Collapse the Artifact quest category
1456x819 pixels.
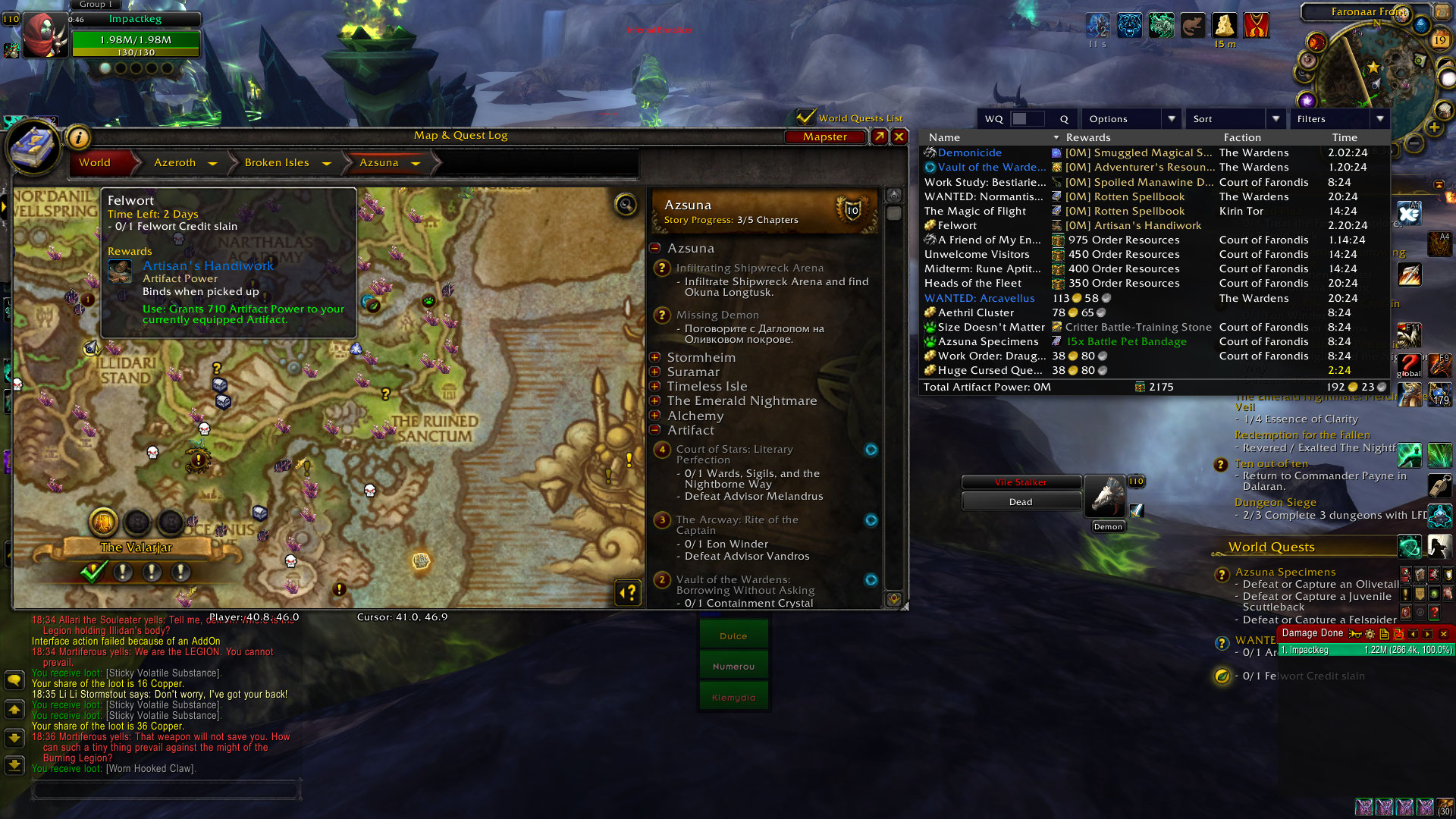pyautogui.click(x=655, y=430)
